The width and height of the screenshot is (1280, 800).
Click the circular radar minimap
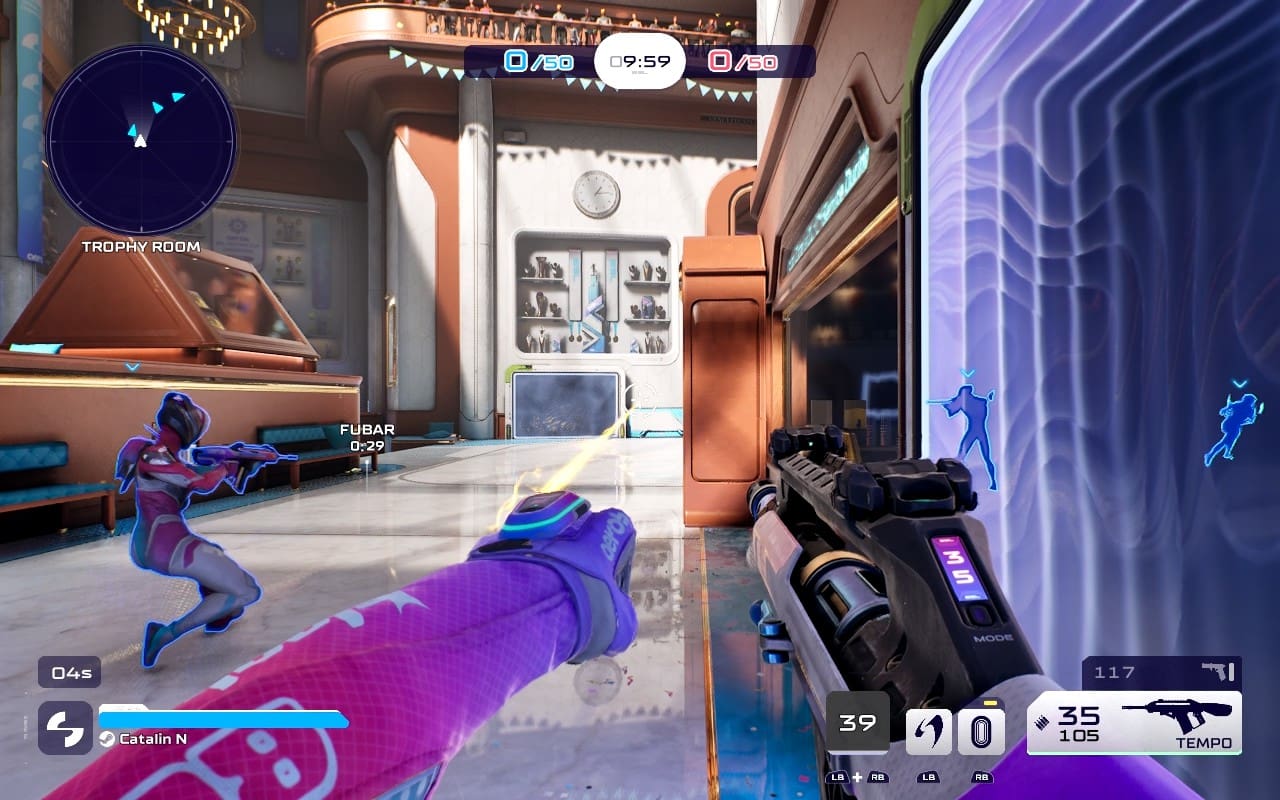point(141,139)
